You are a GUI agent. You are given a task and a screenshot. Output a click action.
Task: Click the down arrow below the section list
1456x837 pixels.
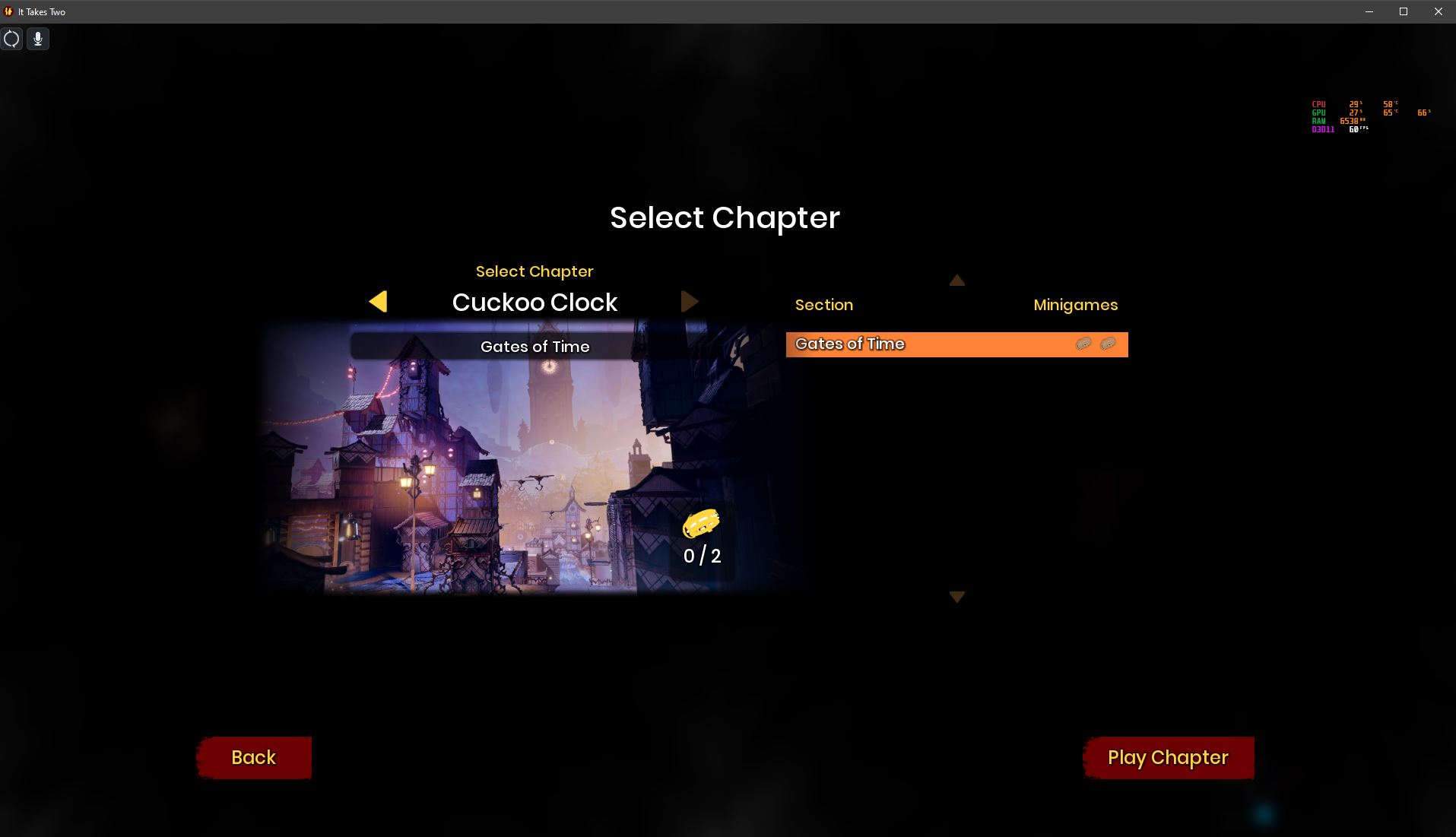(x=956, y=597)
